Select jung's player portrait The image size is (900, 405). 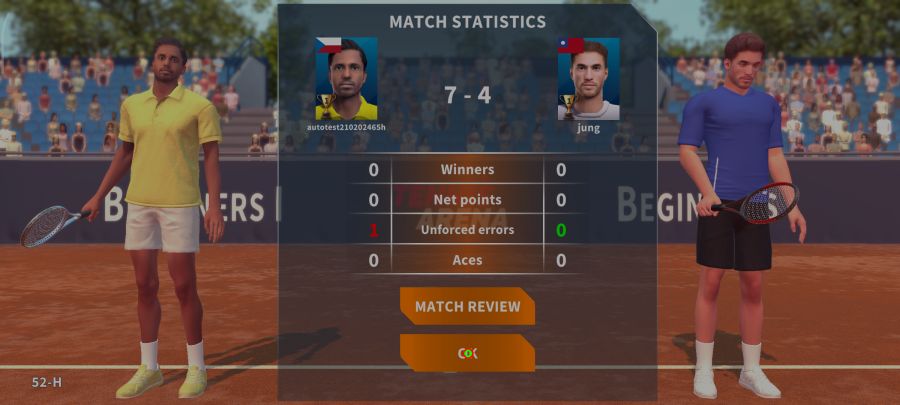pos(589,79)
